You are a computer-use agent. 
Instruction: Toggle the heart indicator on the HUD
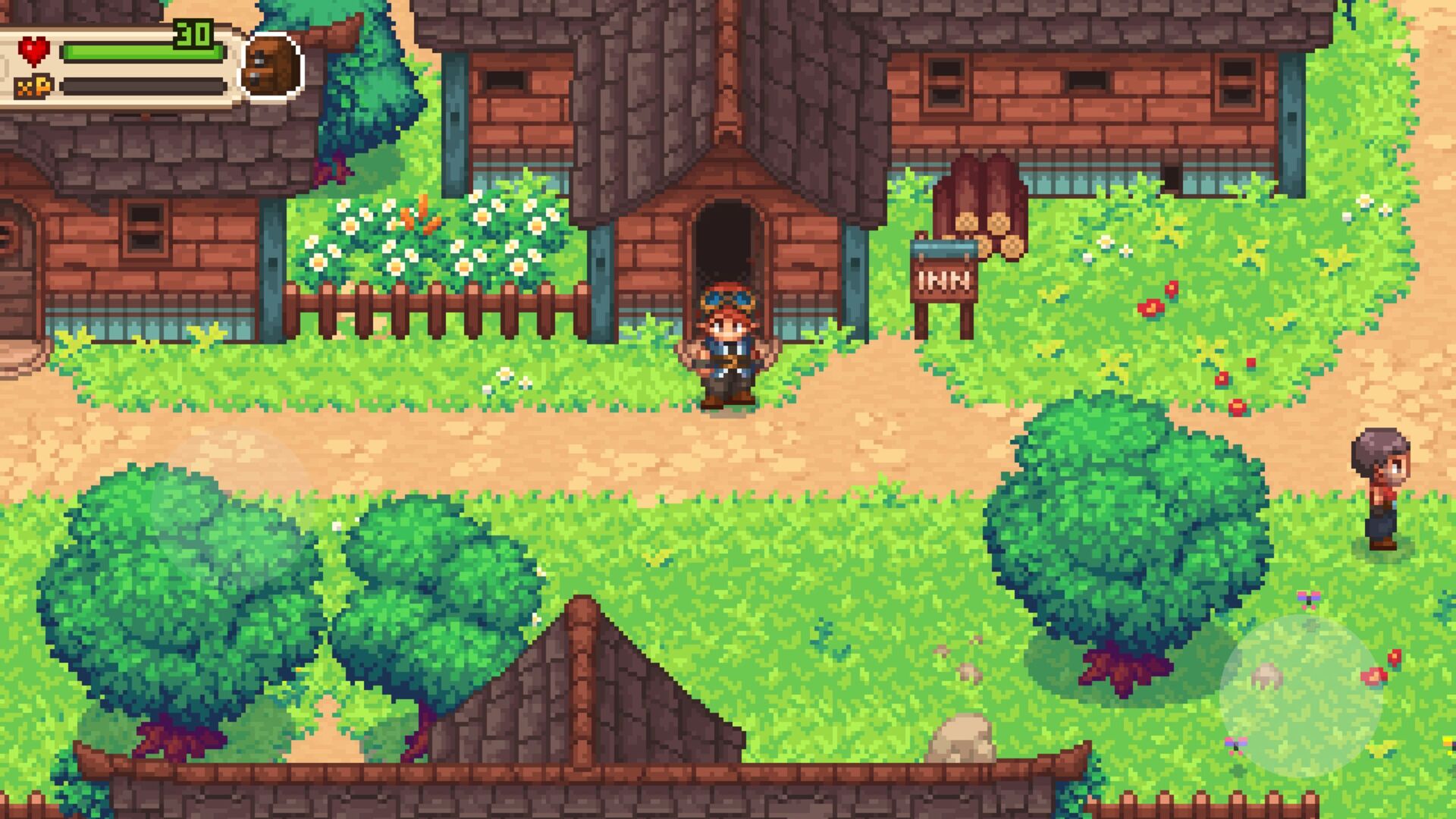[34, 49]
